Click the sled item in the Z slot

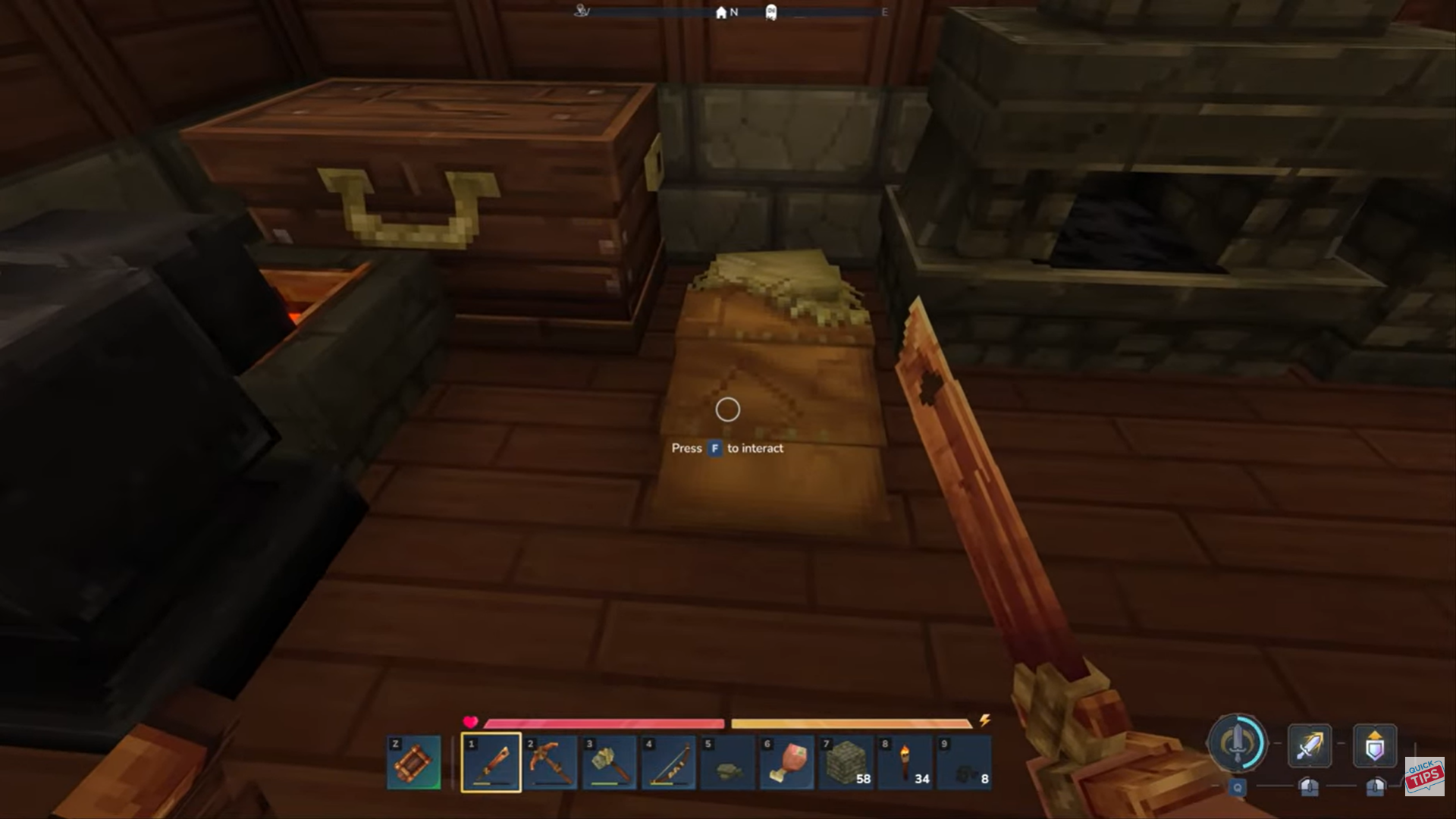(x=414, y=761)
